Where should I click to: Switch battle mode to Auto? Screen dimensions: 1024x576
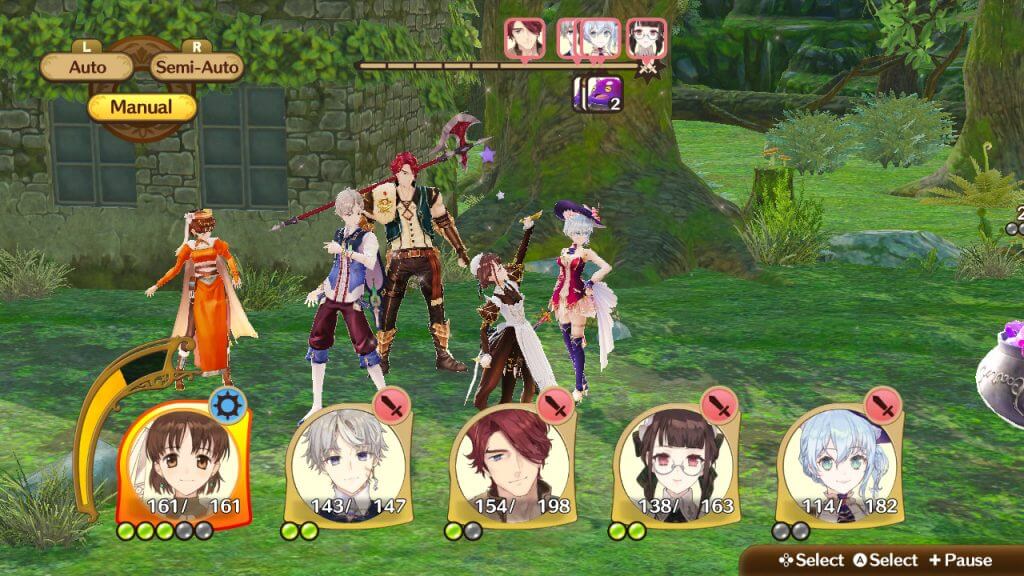(87, 68)
